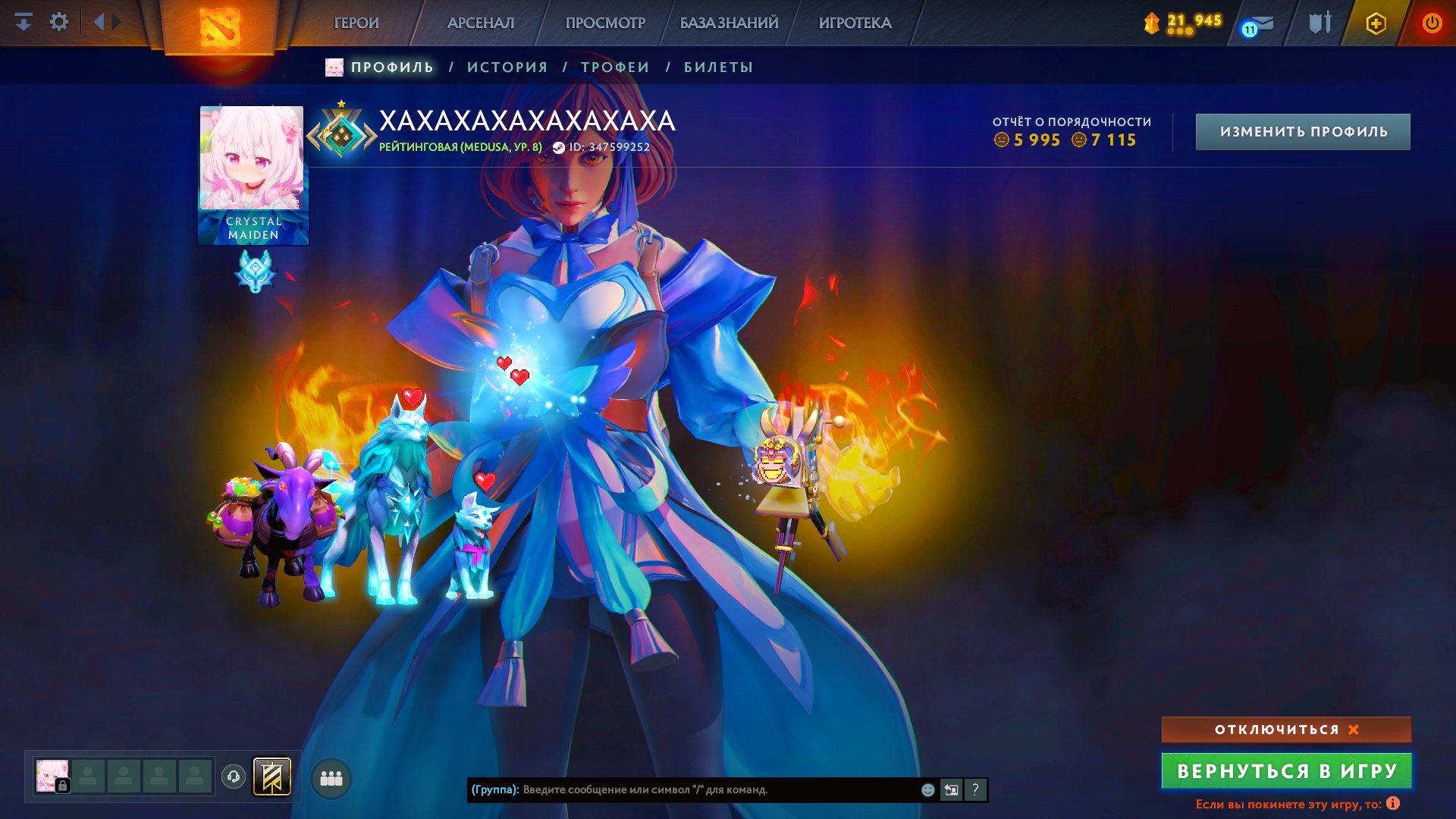The image size is (1456, 819).
Task: Open the emoticon smiley in the chat bar
Action: pos(928,790)
